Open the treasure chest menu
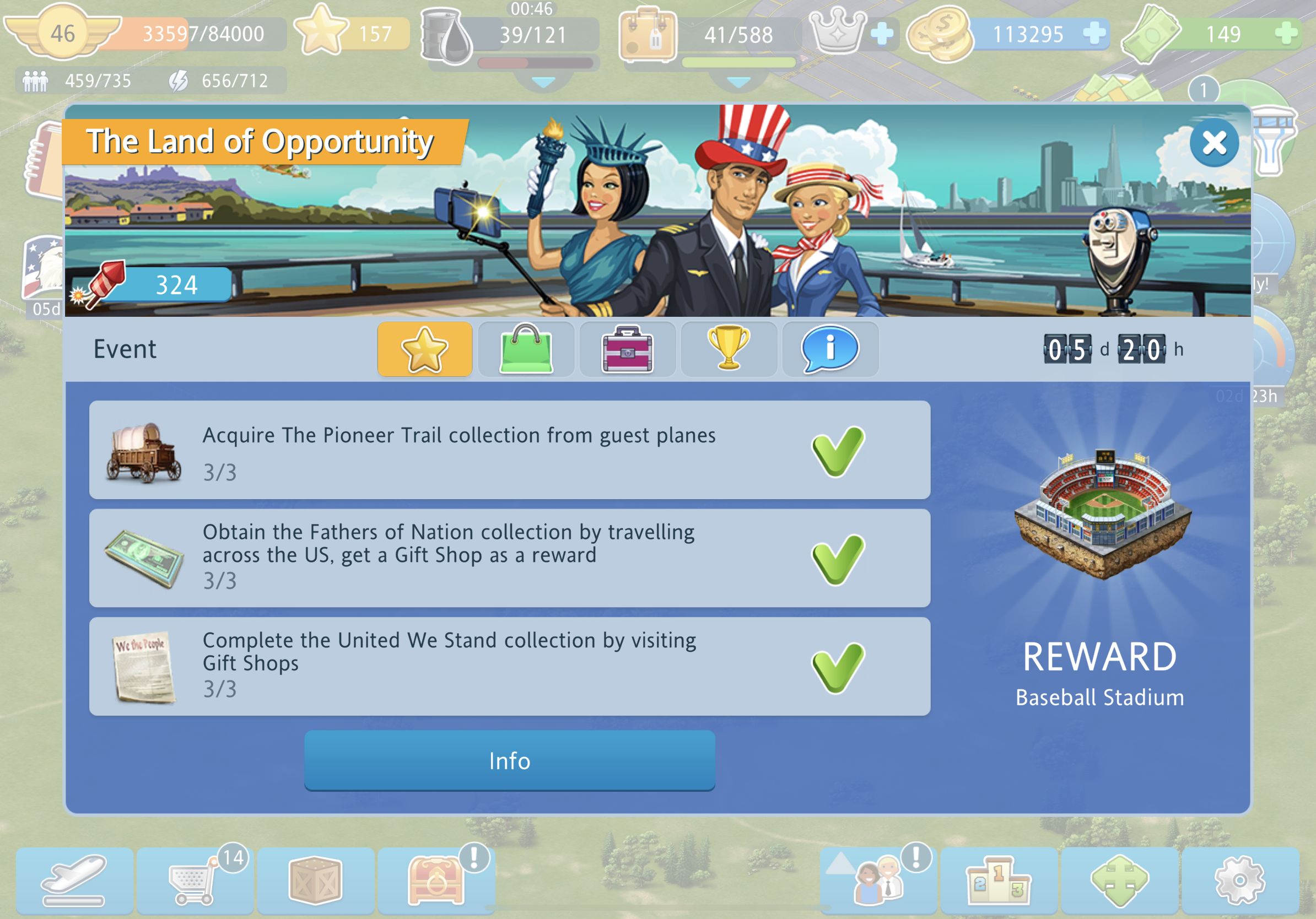Image resolution: width=1316 pixels, height=919 pixels. (435, 880)
